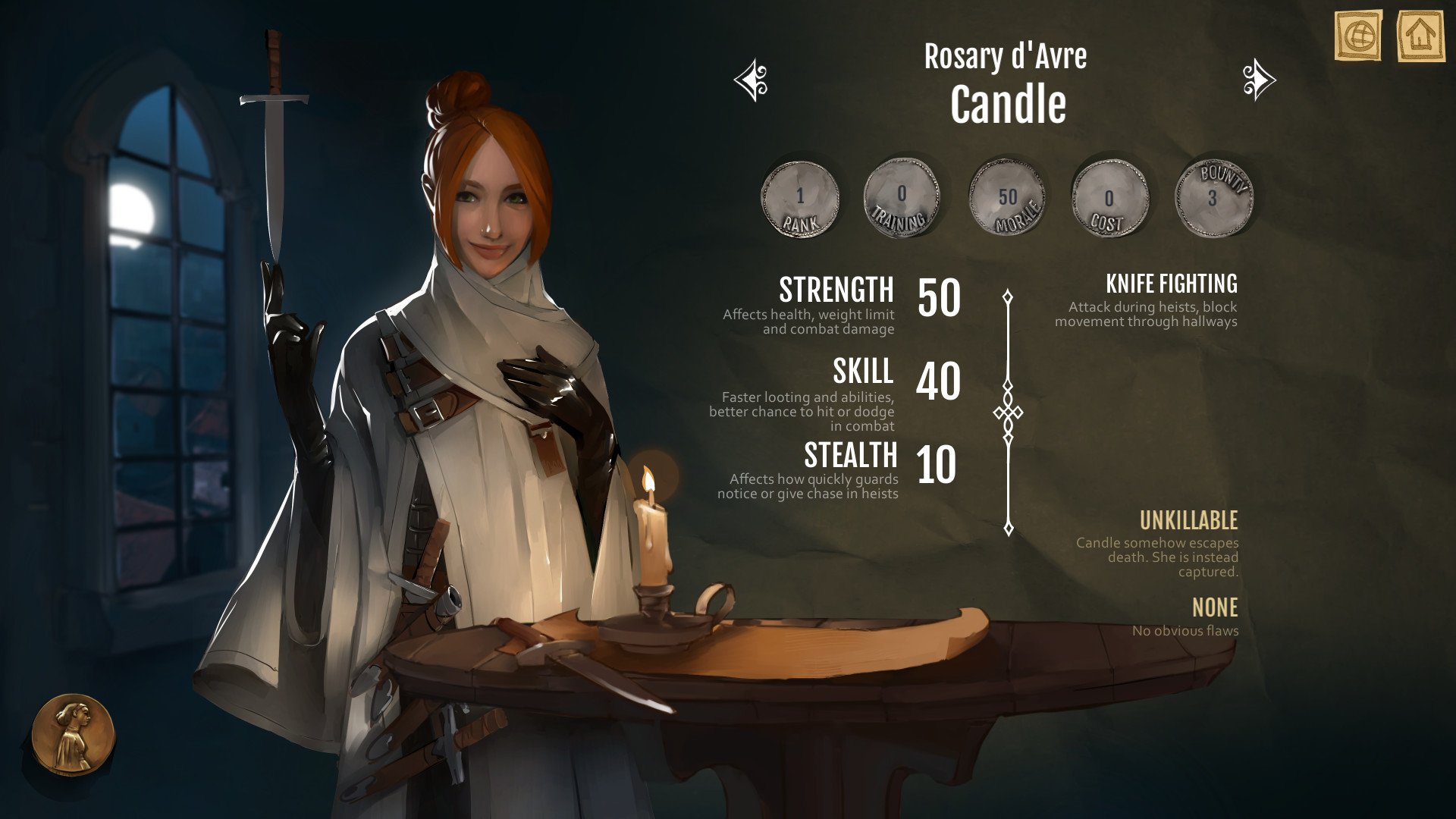
Task: Return home via the house icon
Action: point(1420,35)
